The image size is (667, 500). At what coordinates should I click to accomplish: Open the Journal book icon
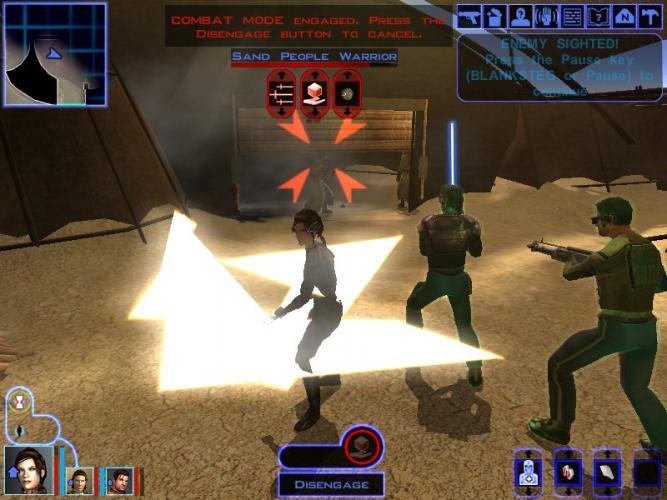pyautogui.click(x=597, y=16)
